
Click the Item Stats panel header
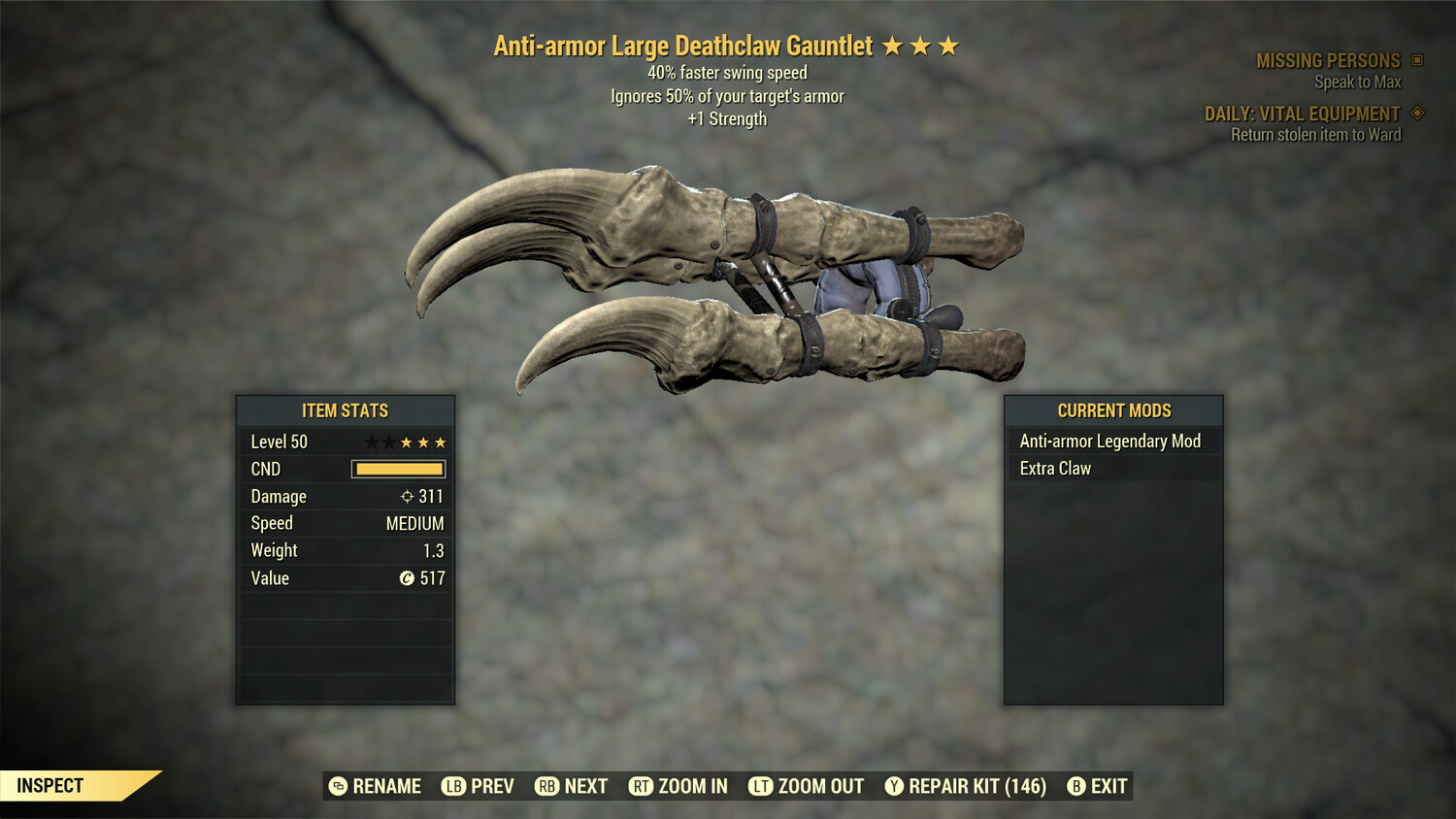point(345,410)
